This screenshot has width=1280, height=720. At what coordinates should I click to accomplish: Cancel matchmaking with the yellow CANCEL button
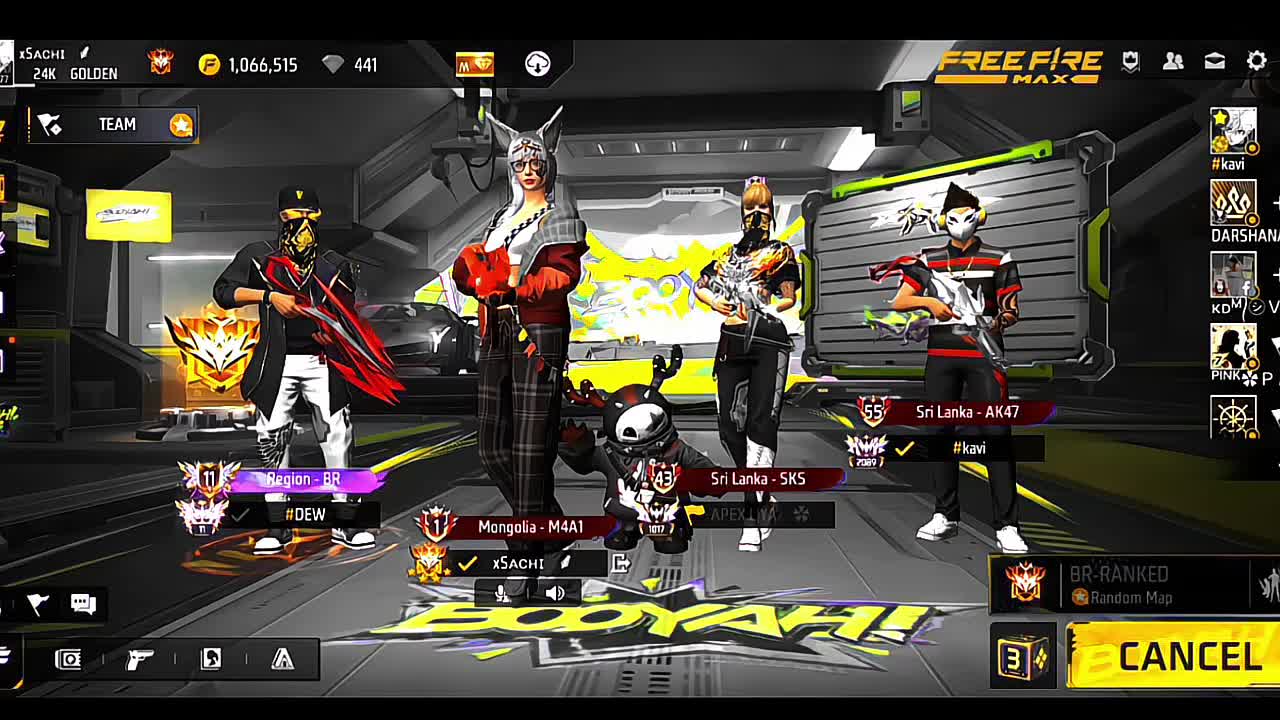tap(1172, 656)
